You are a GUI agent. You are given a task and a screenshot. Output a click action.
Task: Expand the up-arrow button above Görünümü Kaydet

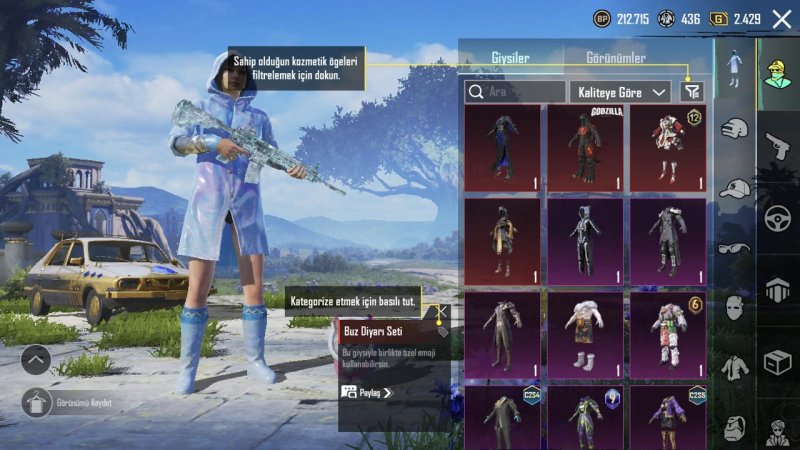[35, 359]
